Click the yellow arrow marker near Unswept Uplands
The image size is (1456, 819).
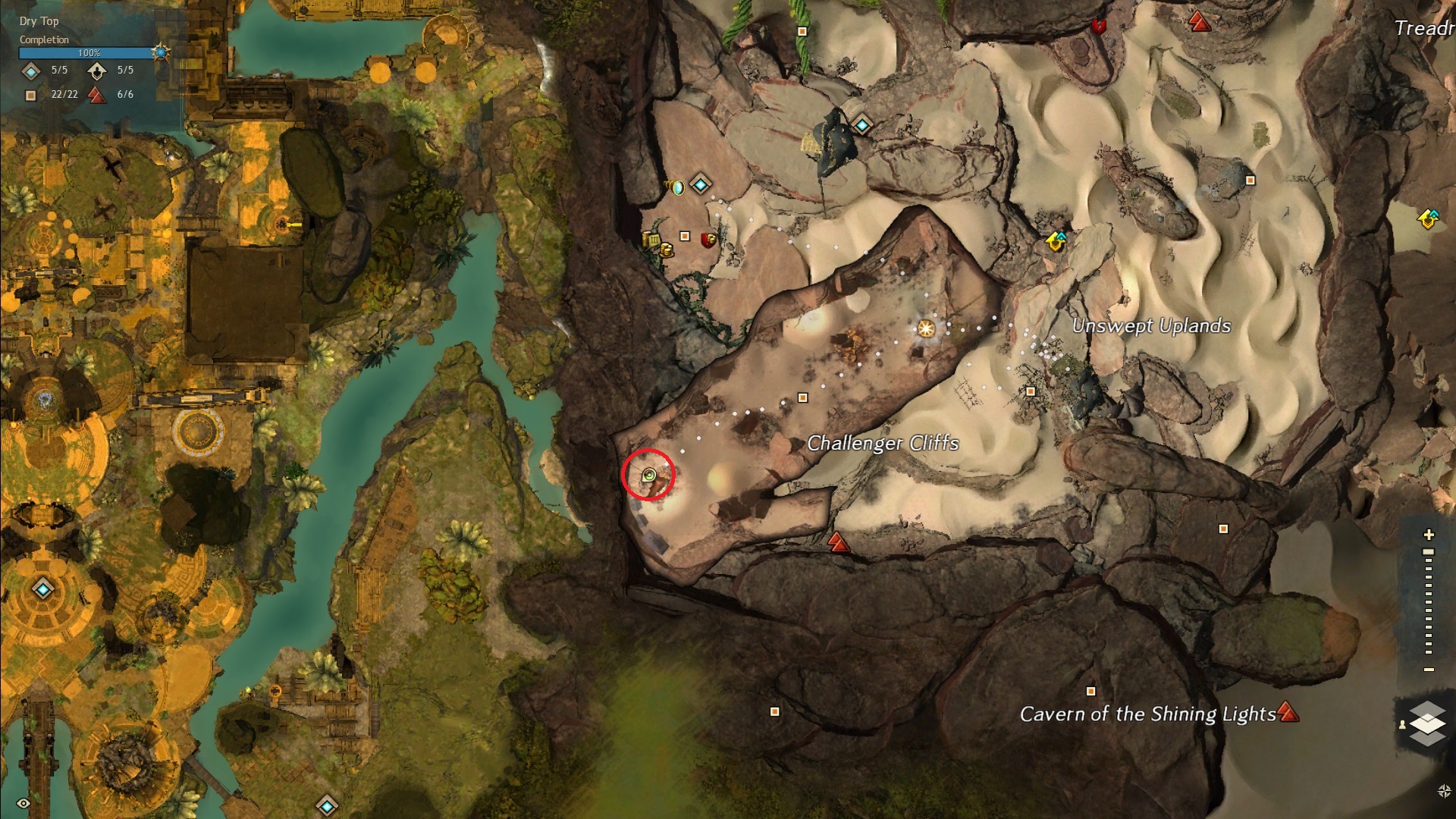(x=1056, y=241)
